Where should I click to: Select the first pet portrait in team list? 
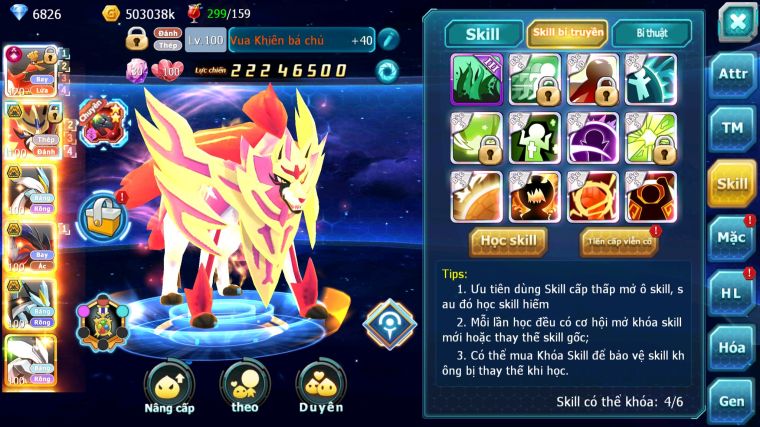(28, 71)
